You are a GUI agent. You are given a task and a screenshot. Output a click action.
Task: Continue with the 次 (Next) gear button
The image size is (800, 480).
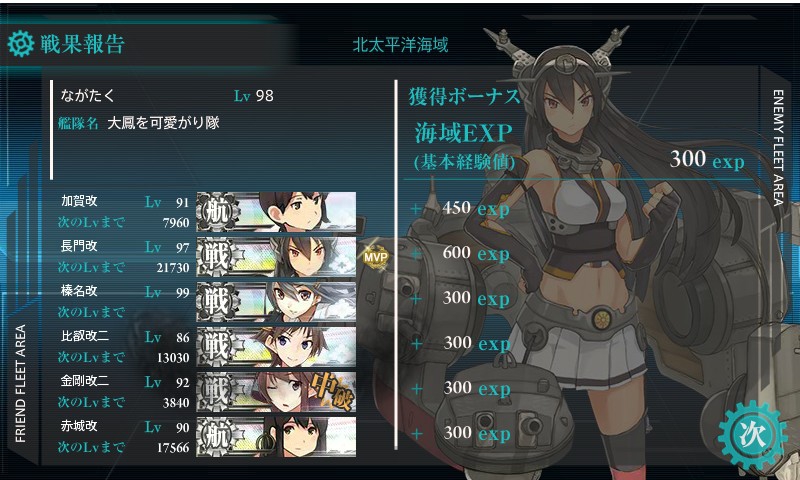click(746, 432)
